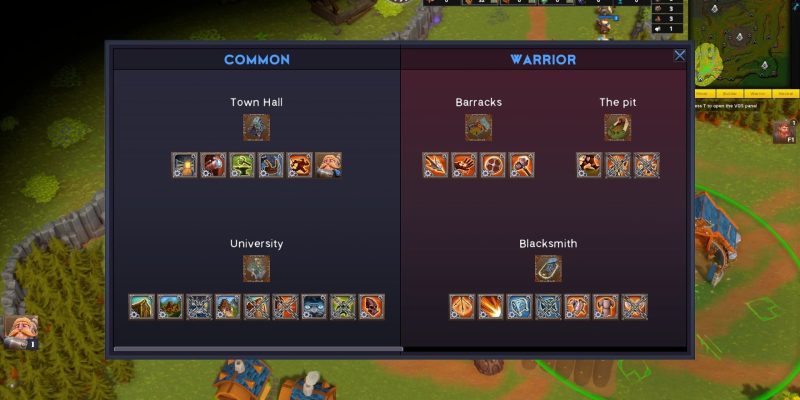Select the blue armor upgrade under Blacksmith
Screen dimensions: 800x400
pos(519,306)
